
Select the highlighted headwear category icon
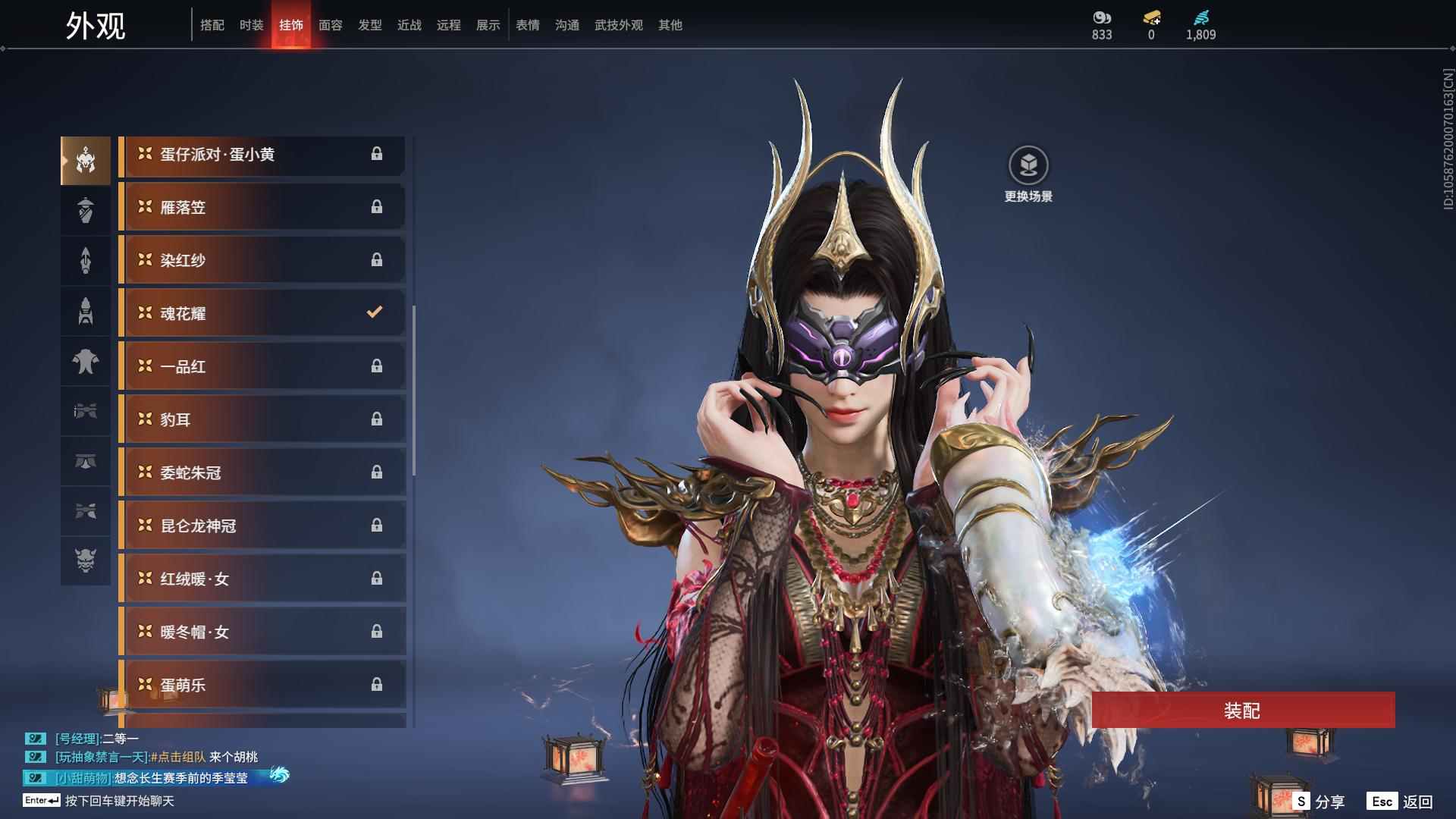point(86,160)
